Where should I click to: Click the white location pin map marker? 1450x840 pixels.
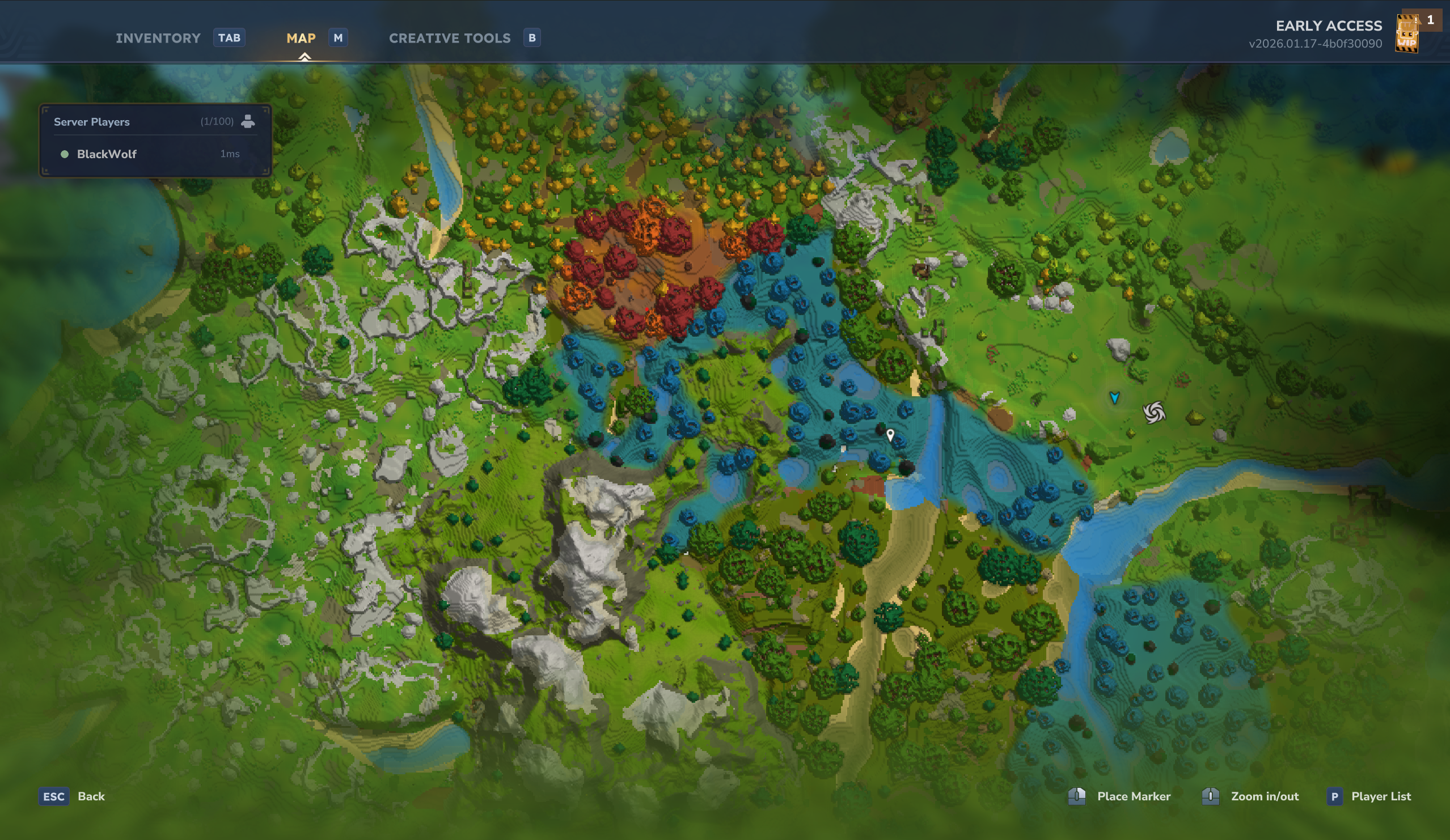(890, 435)
